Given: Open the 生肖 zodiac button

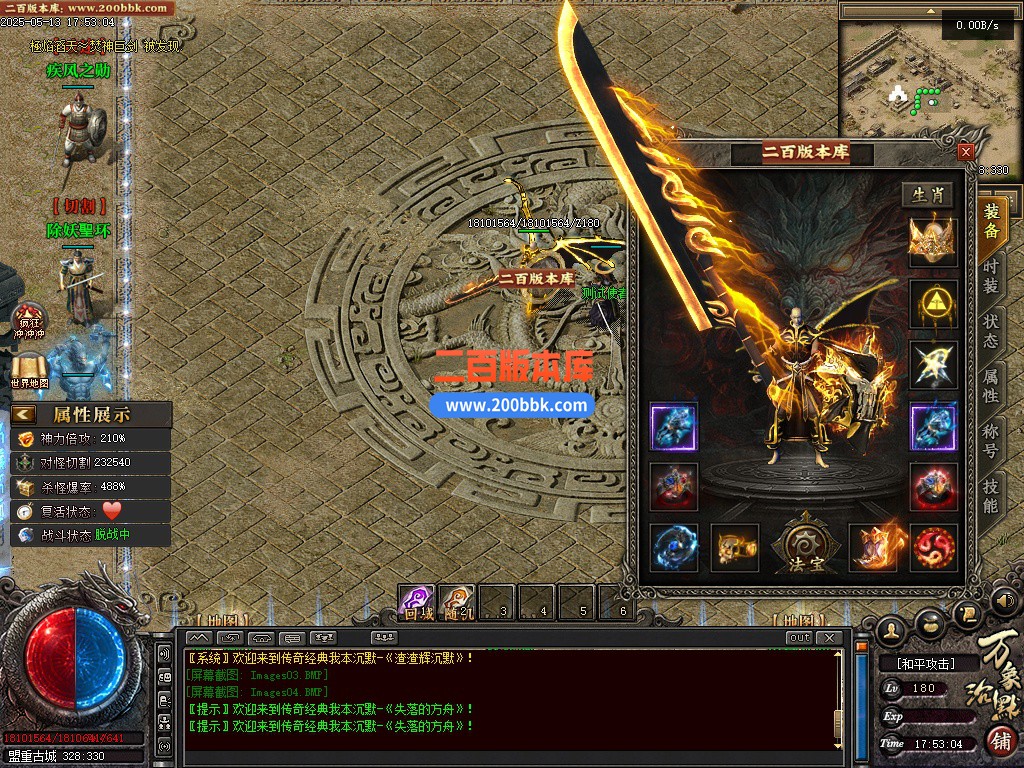Looking at the screenshot, I should tap(927, 195).
